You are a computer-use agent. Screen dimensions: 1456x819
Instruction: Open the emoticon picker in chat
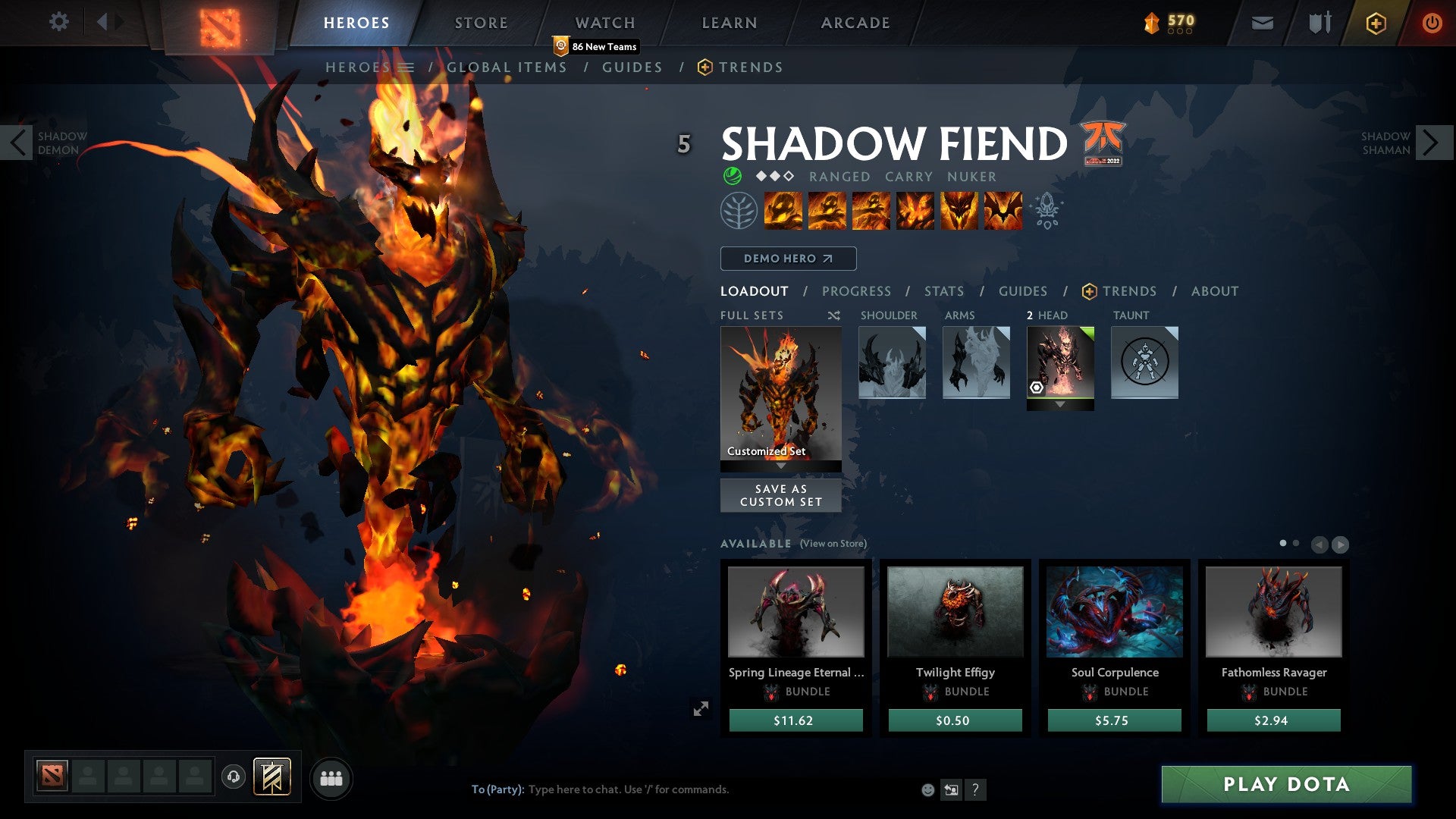[x=928, y=789]
